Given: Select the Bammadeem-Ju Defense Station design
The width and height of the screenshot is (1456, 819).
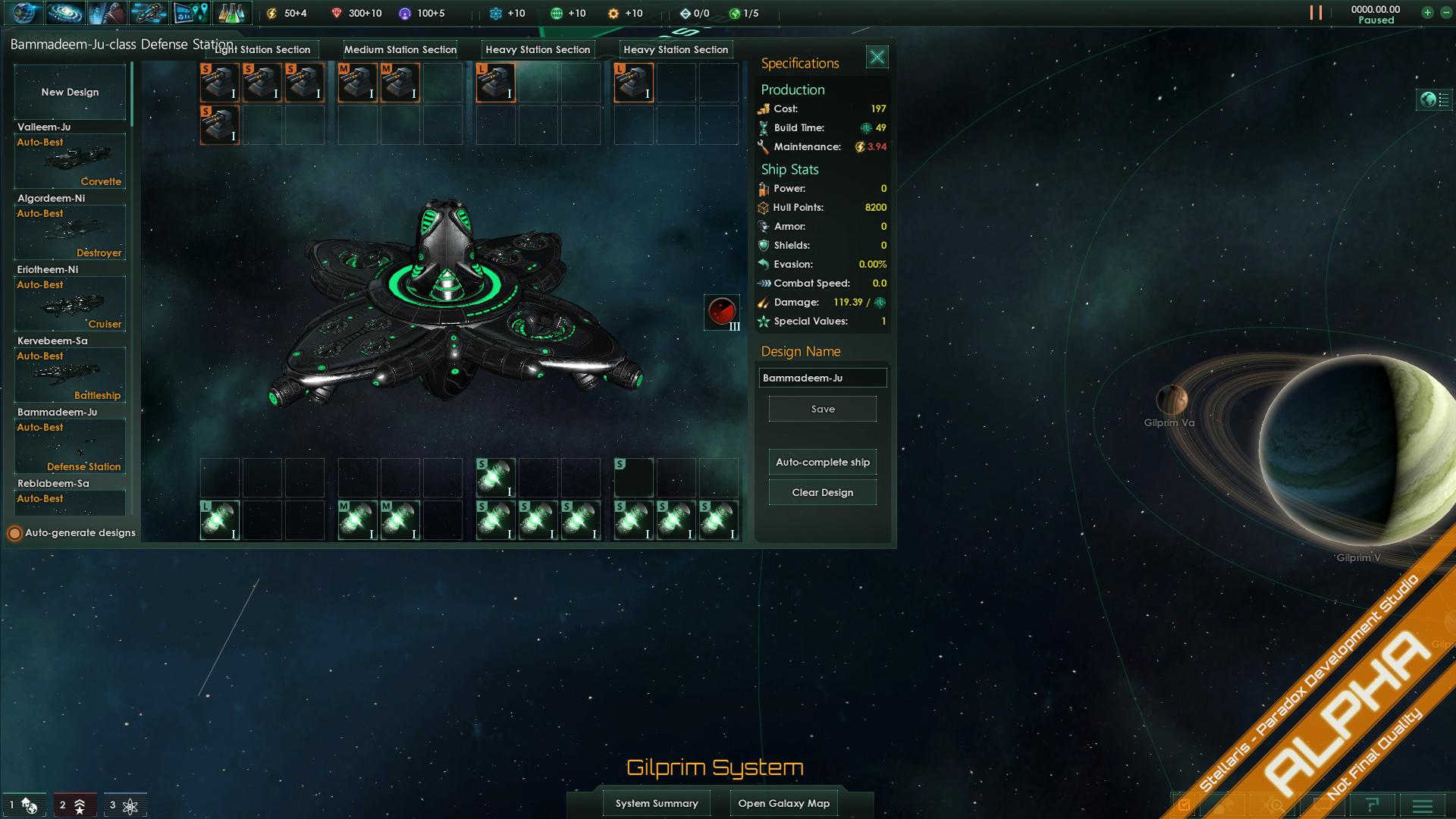Looking at the screenshot, I should point(70,446).
